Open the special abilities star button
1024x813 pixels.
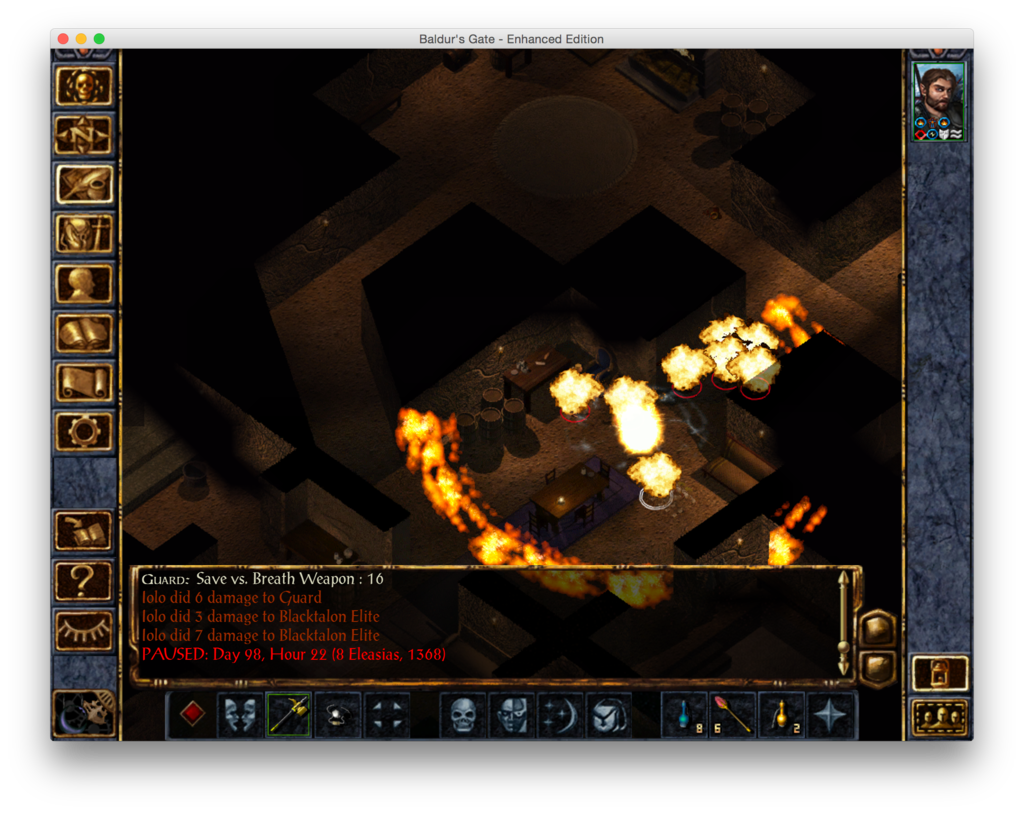(x=831, y=715)
